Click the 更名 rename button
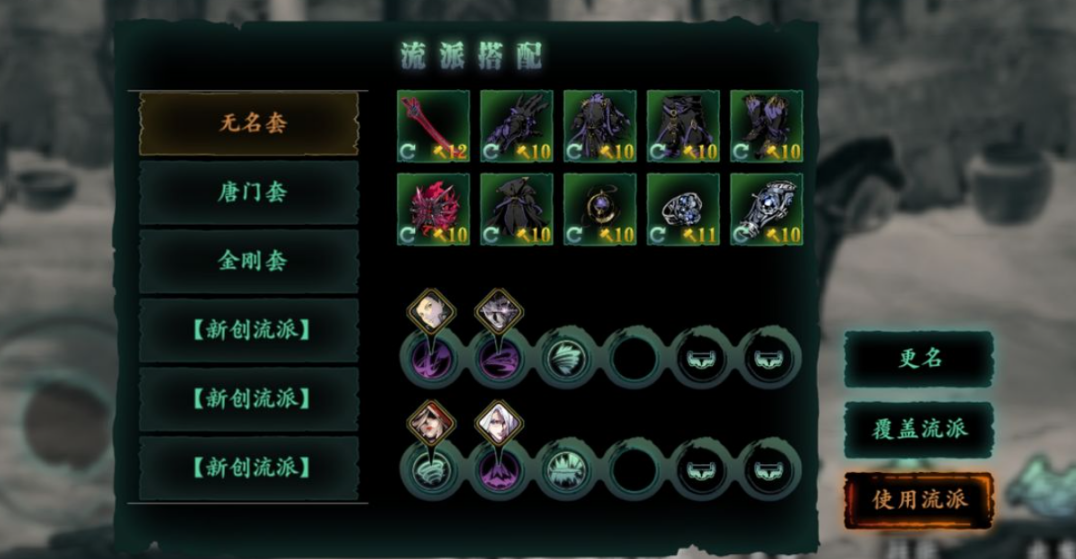 [919, 359]
